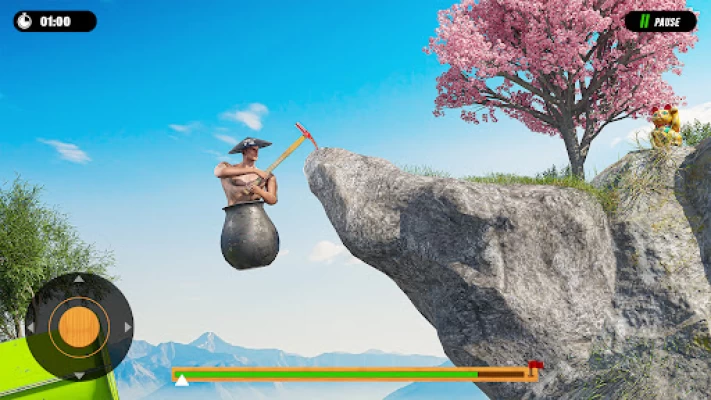Image resolution: width=711 pixels, height=400 pixels.
Task: Tap the joystick's down arrow
Action: point(79,374)
